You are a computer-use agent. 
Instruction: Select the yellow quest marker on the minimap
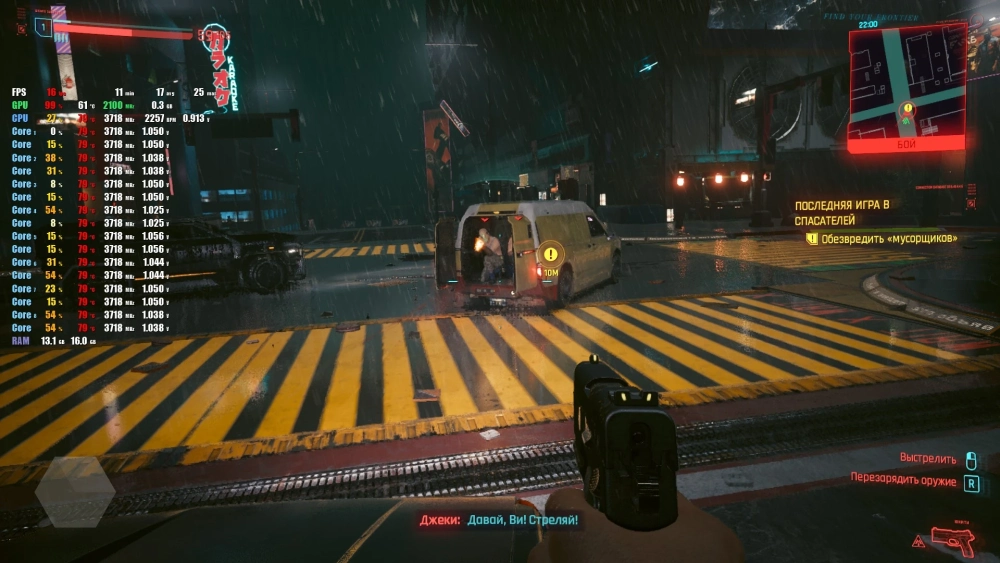pyautogui.click(x=907, y=108)
